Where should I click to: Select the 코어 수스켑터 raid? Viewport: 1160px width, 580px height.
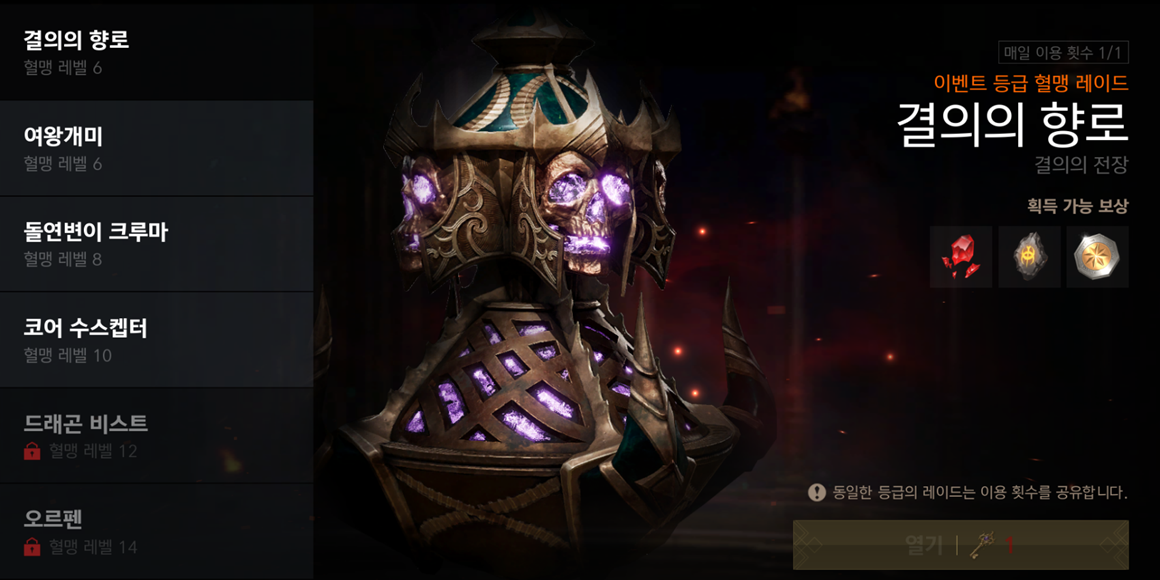coord(156,340)
